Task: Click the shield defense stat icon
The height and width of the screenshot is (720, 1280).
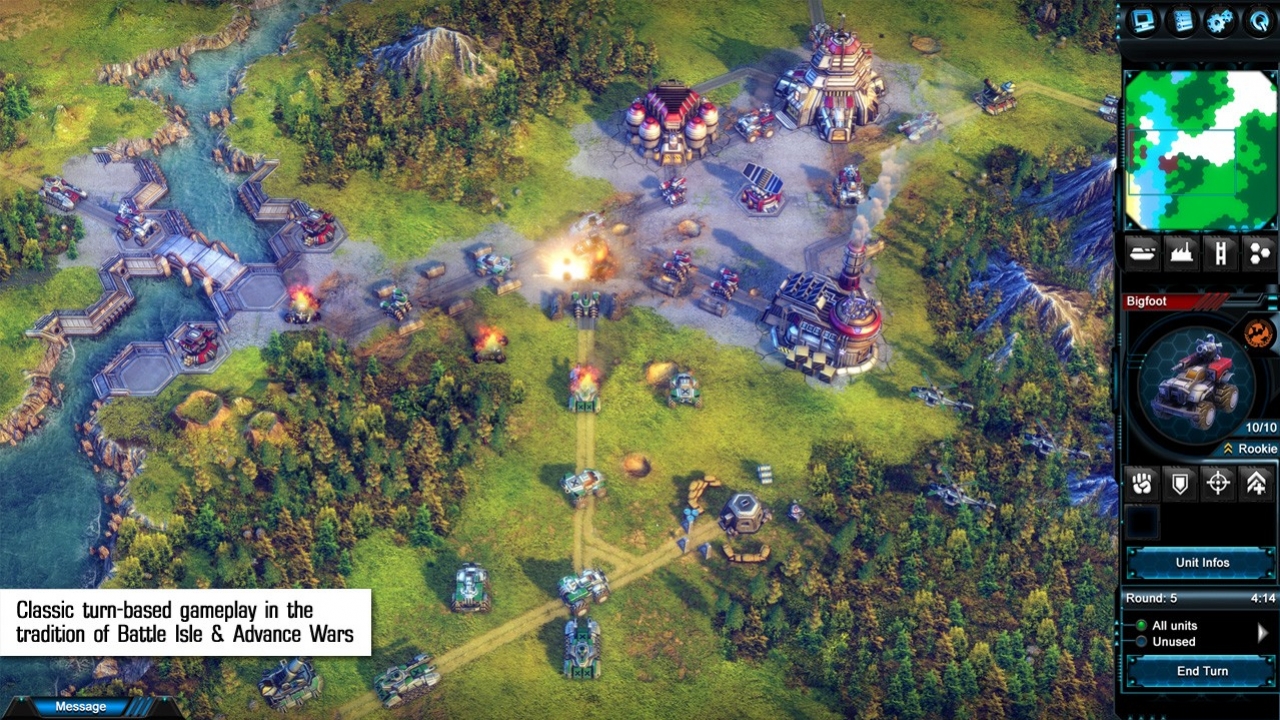Action: pyautogui.click(x=1180, y=483)
